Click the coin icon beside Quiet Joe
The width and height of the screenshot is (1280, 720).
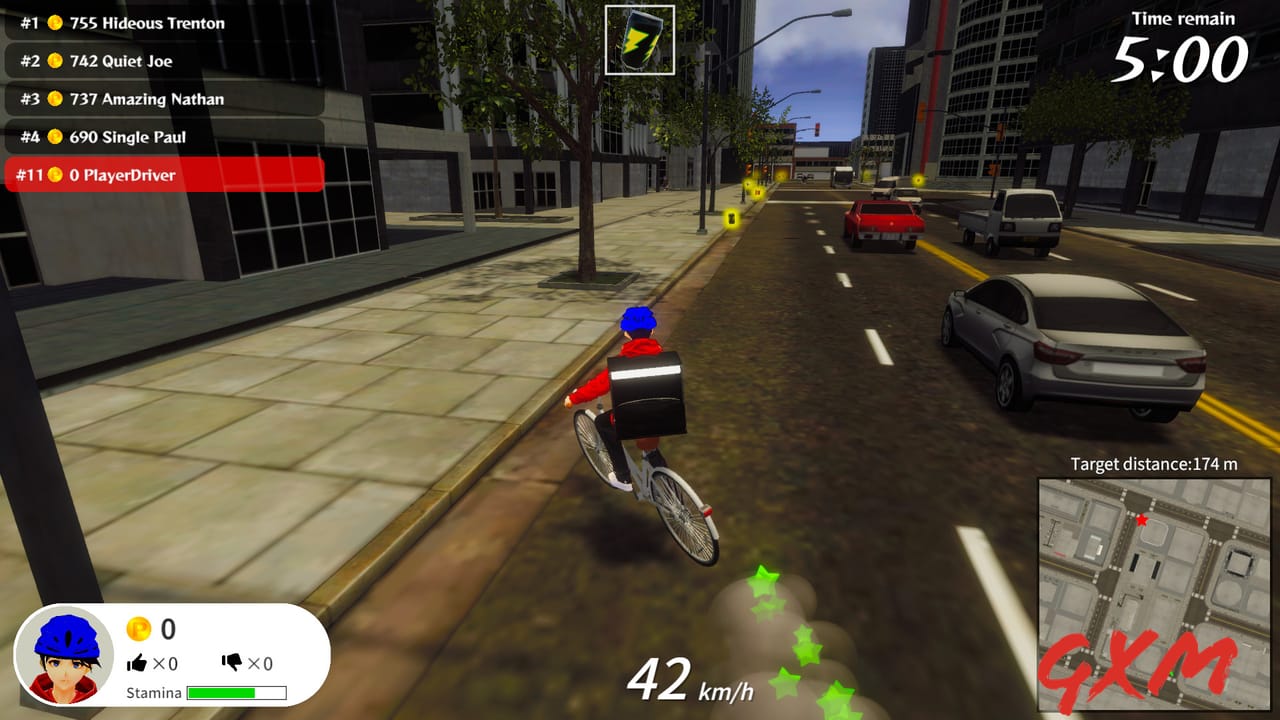pyautogui.click(x=57, y=61)
